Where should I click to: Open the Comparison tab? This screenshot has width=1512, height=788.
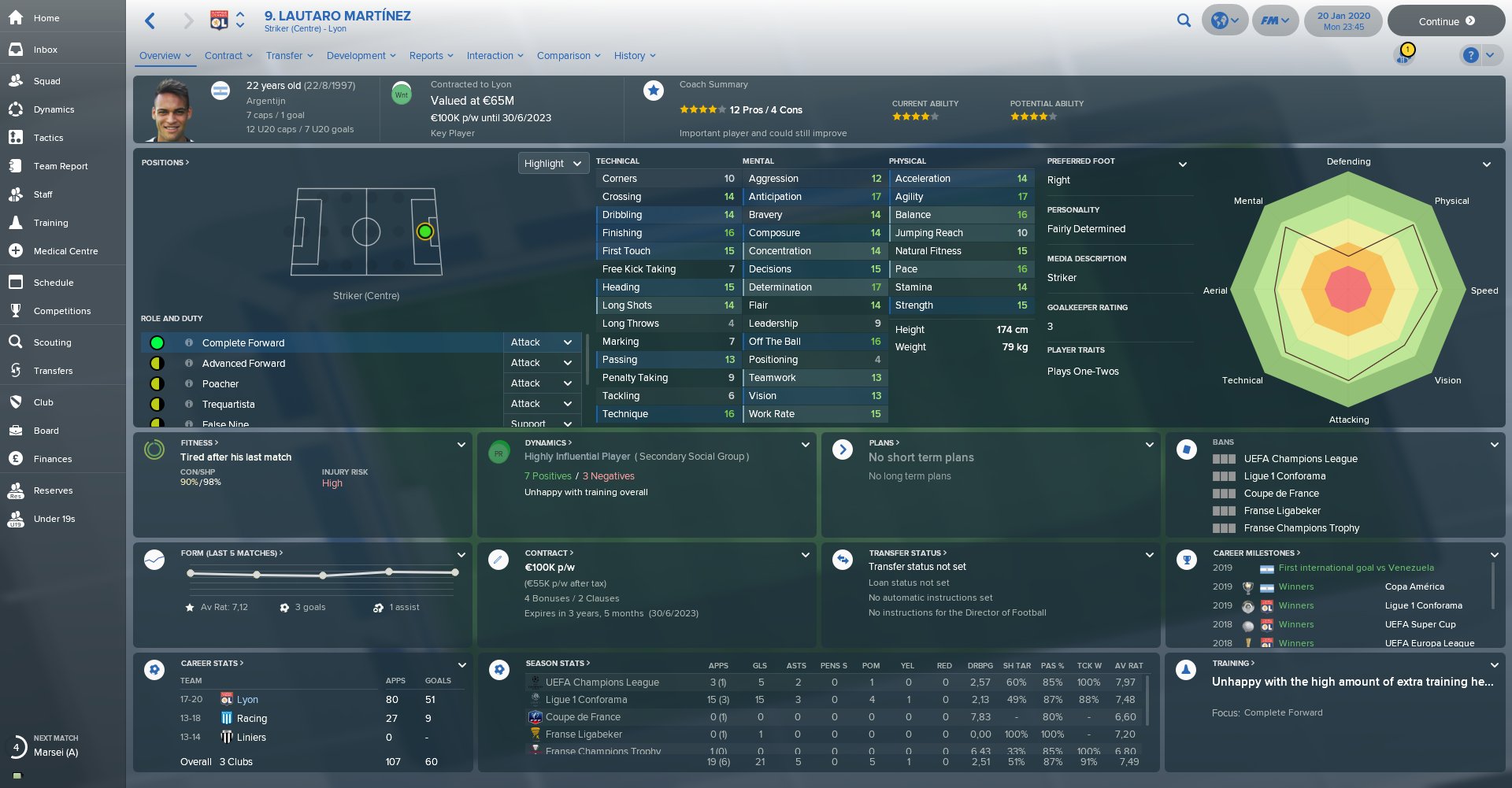point(568,56)
